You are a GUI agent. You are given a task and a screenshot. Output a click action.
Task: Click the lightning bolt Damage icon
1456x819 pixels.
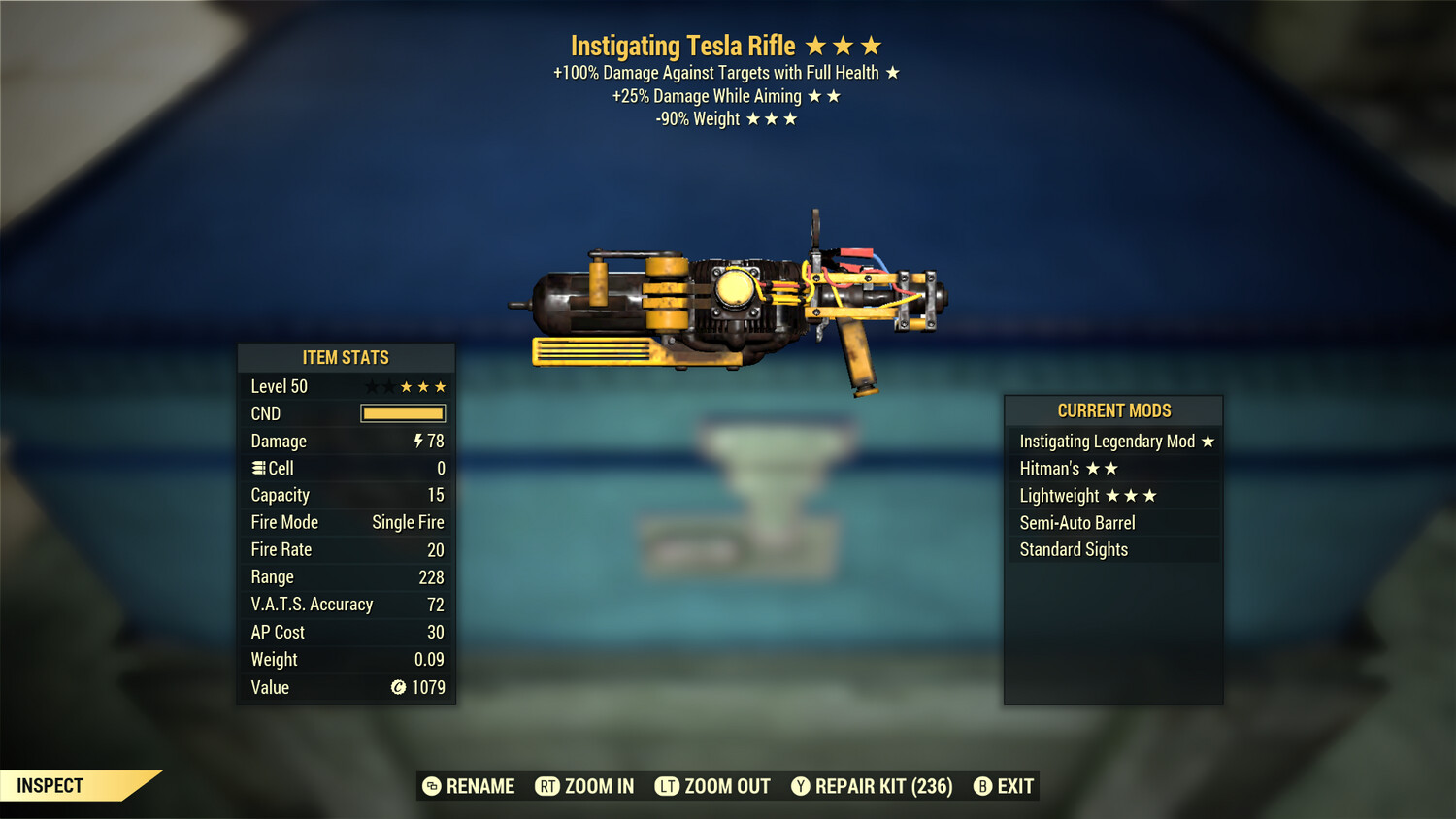pos(417,441)
